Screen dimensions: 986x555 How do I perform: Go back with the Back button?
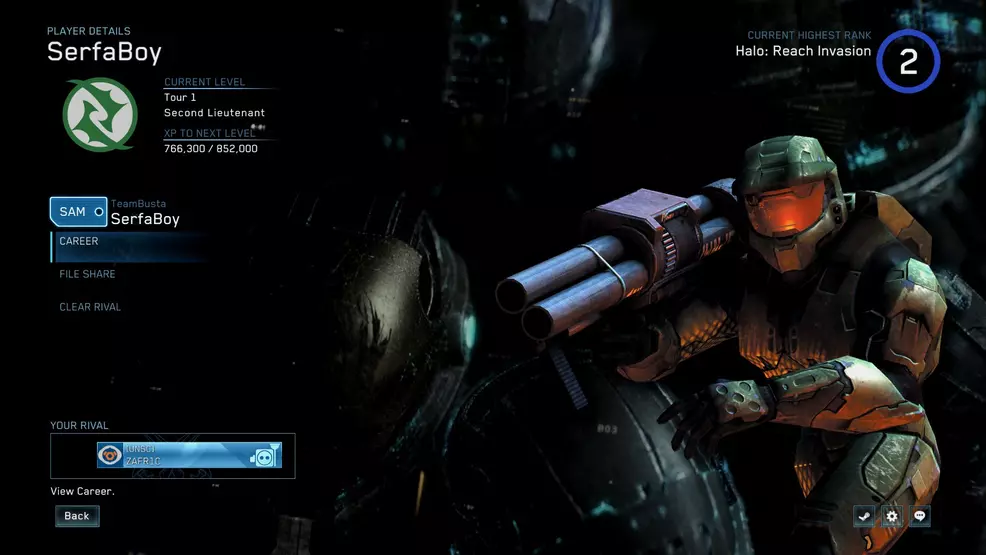pos(77,516)
